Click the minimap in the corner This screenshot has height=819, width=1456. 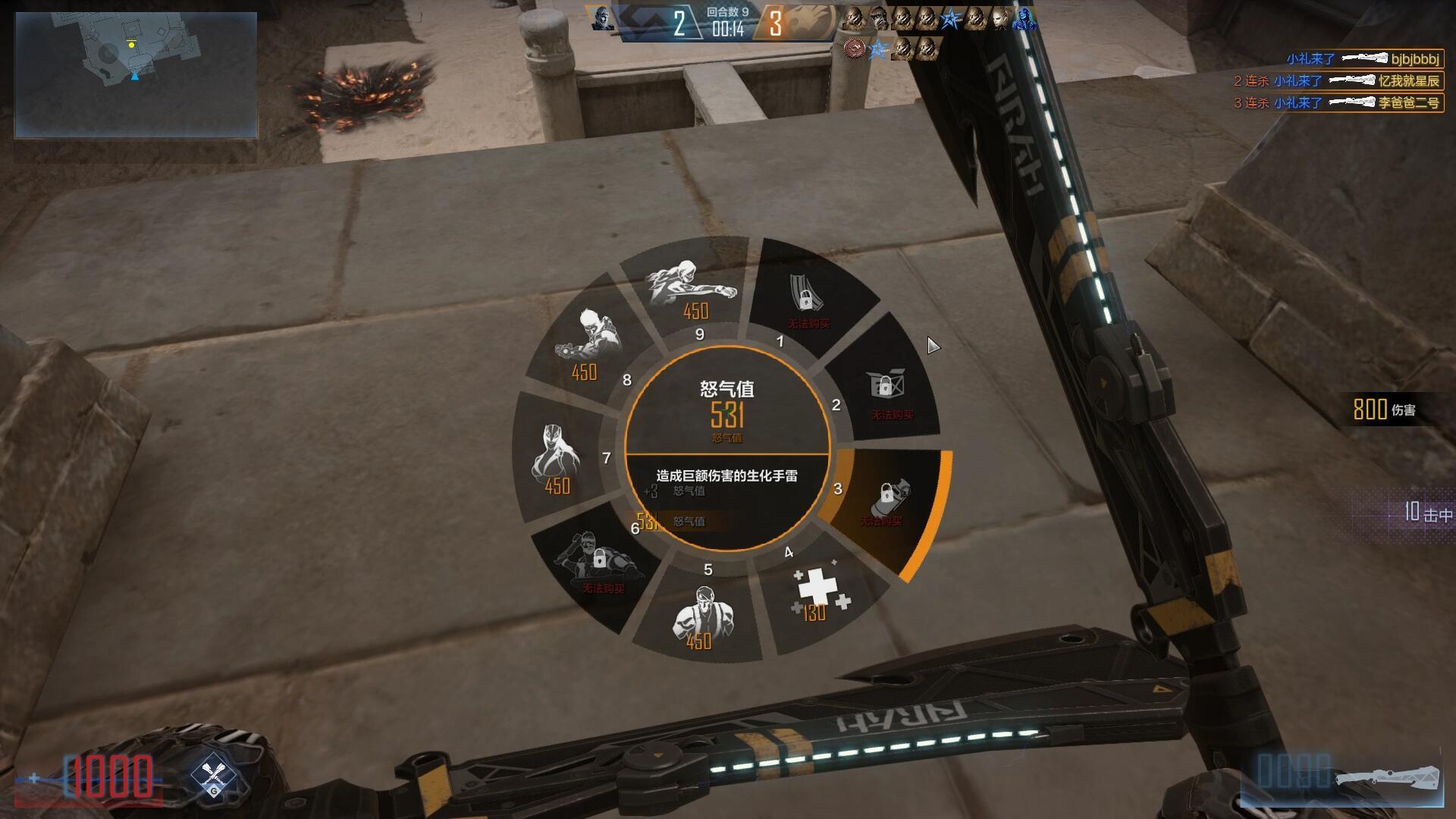click(136, 74)
